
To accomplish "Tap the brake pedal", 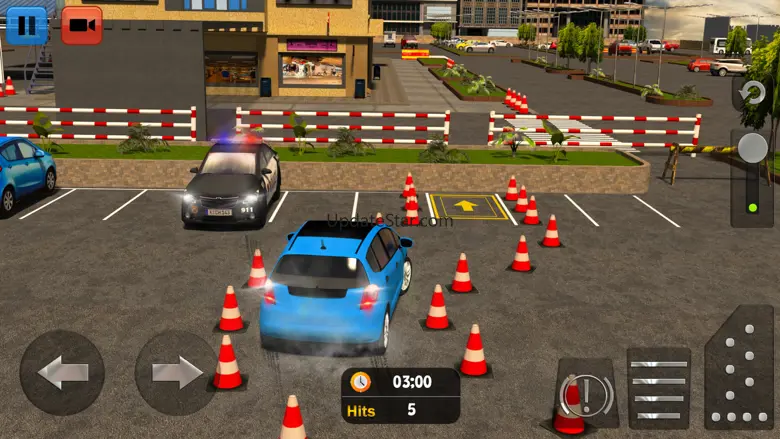I will (658, 388).
